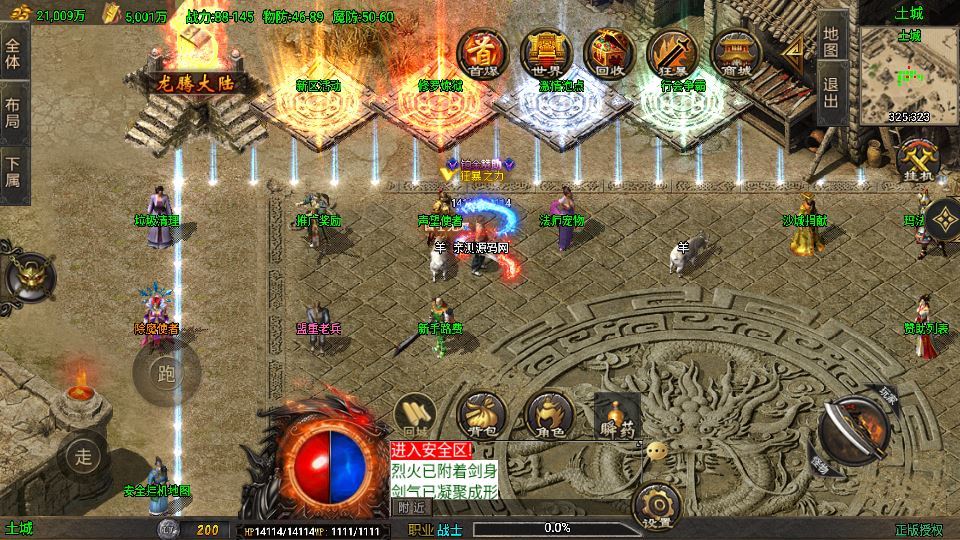Select the 附近 nearby chat channel
This screenshot has height=540, width=960.
click(410, 507)
